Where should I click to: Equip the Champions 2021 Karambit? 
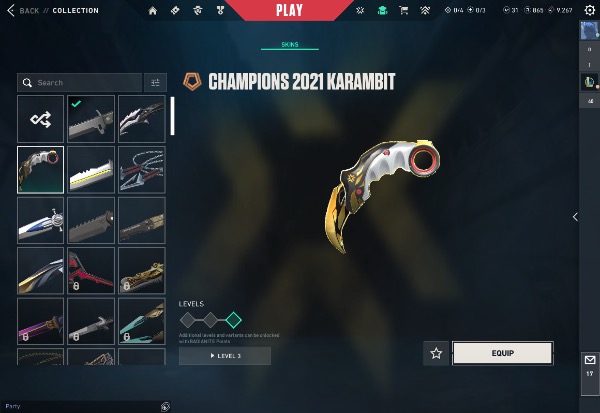[x=502, y=352]
